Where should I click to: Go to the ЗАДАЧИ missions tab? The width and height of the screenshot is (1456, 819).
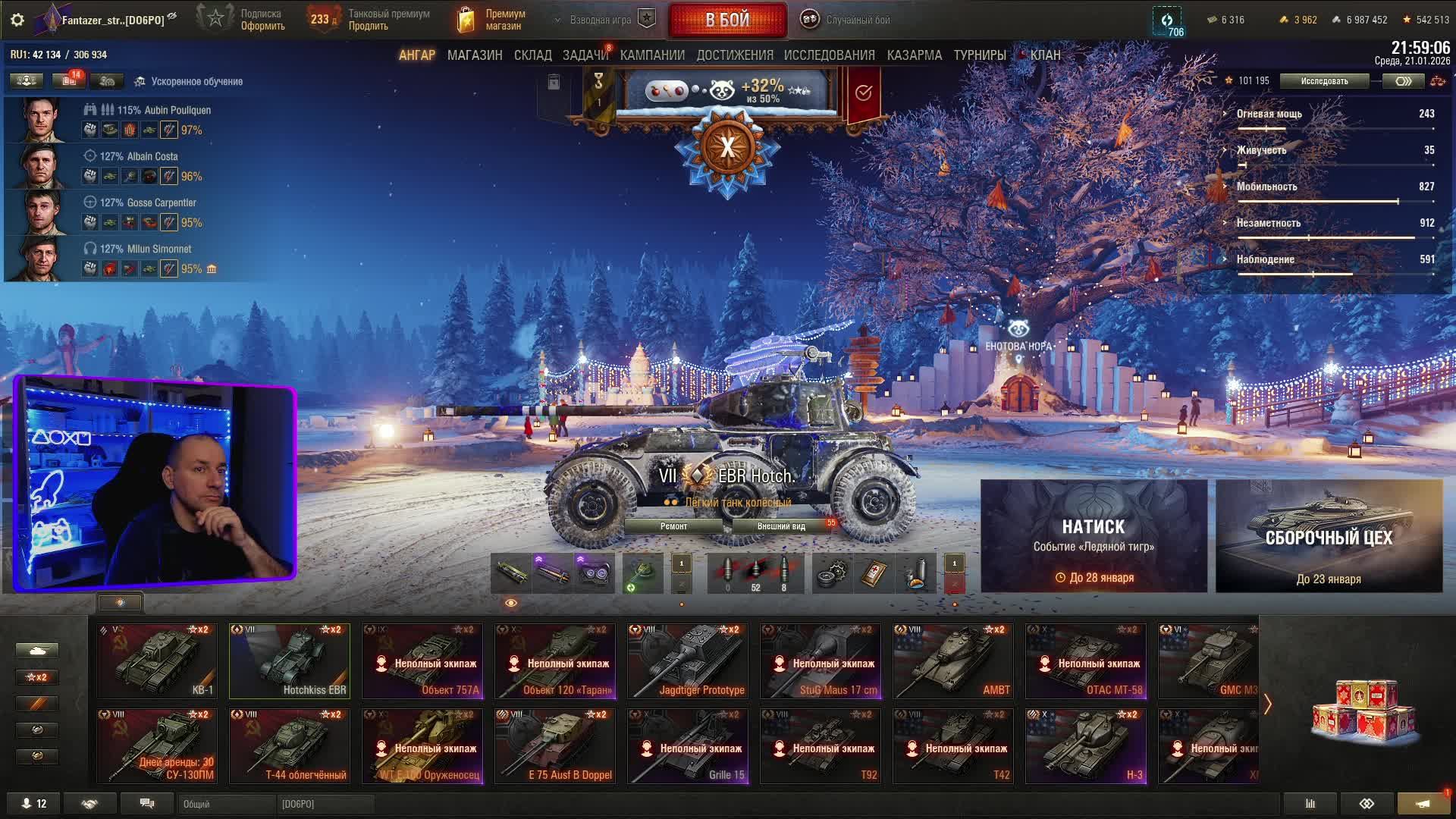[x=585, y=55]
